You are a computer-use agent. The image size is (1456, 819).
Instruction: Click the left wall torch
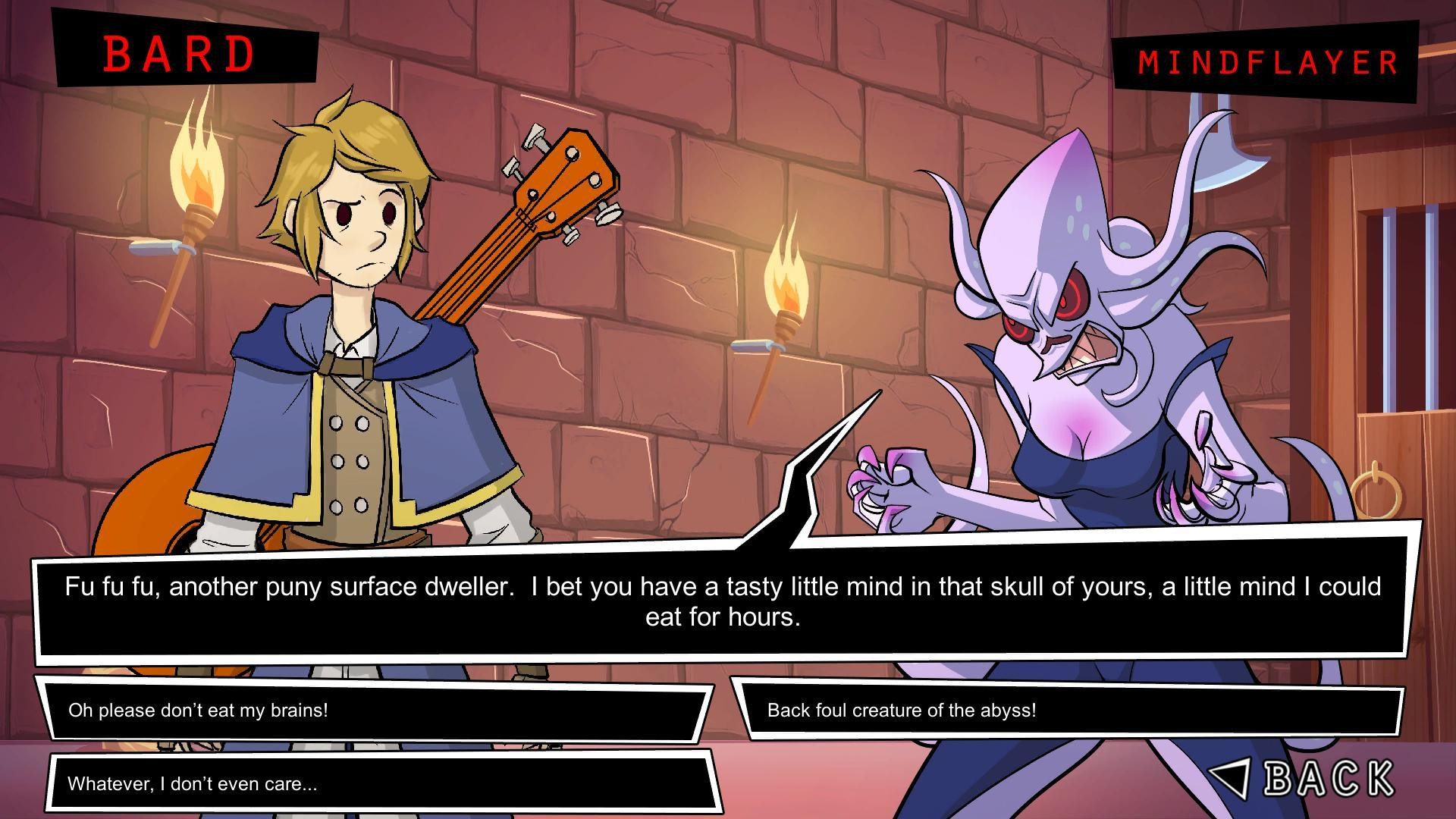coord(190,190)
